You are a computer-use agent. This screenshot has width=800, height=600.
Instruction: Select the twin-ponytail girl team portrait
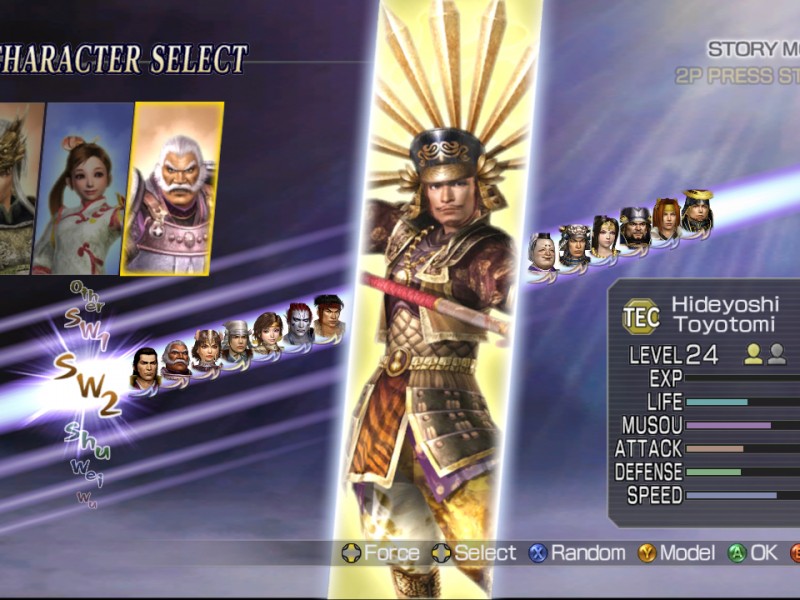pyautogui.click(x=83, y=190)
